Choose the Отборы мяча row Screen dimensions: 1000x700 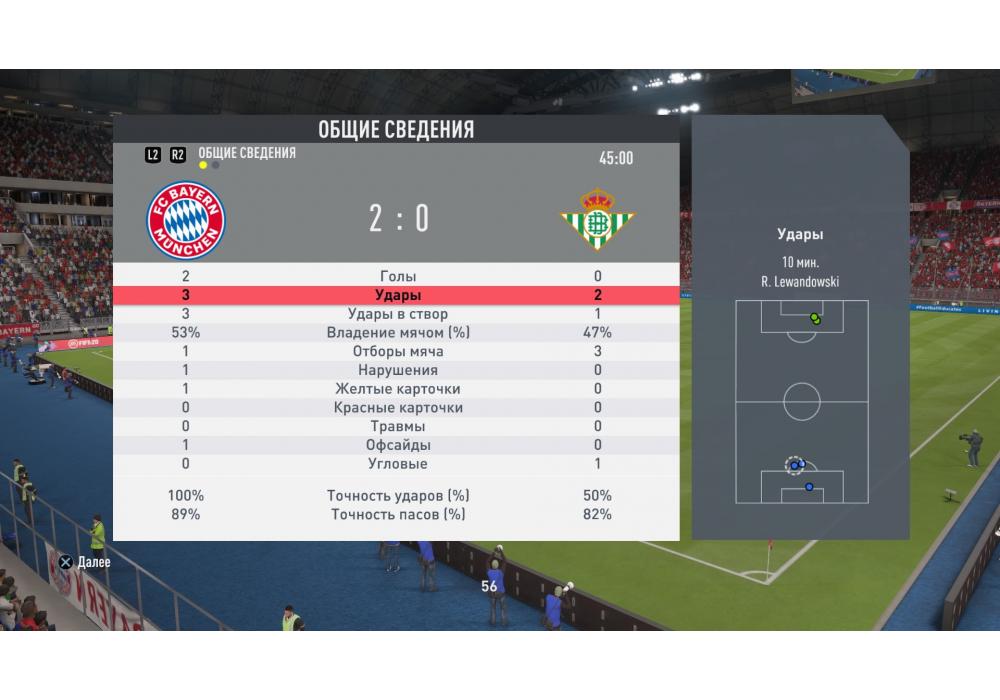point(398,352)
